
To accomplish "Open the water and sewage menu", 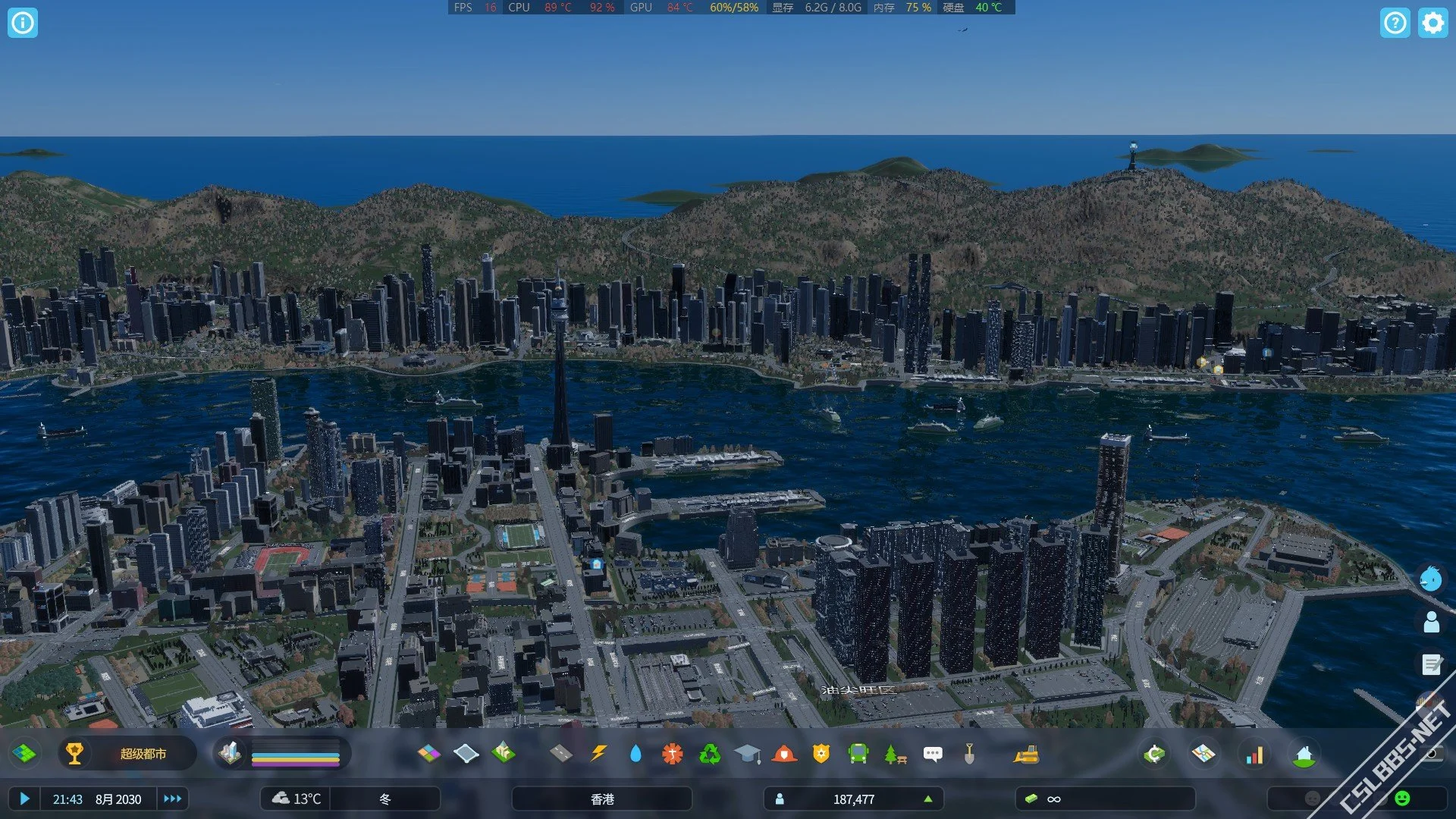I will [635, 754].
